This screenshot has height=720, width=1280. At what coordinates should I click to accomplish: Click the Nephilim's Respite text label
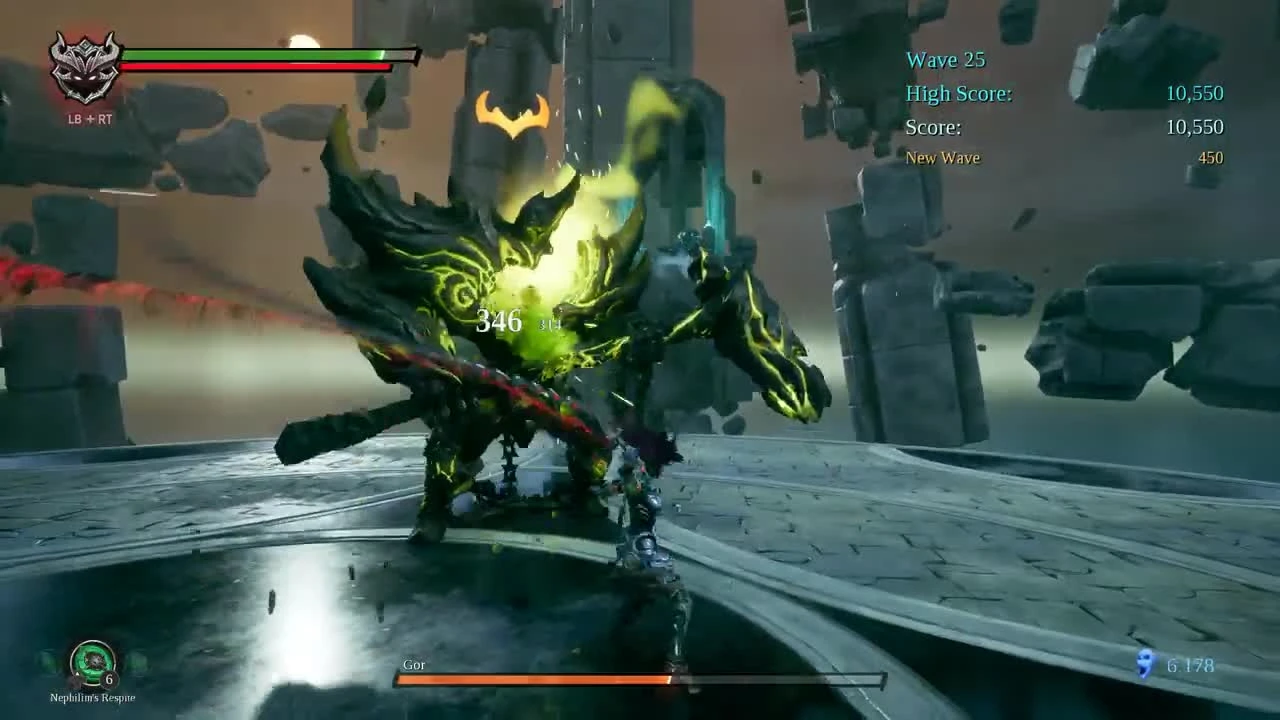point(90,698)
